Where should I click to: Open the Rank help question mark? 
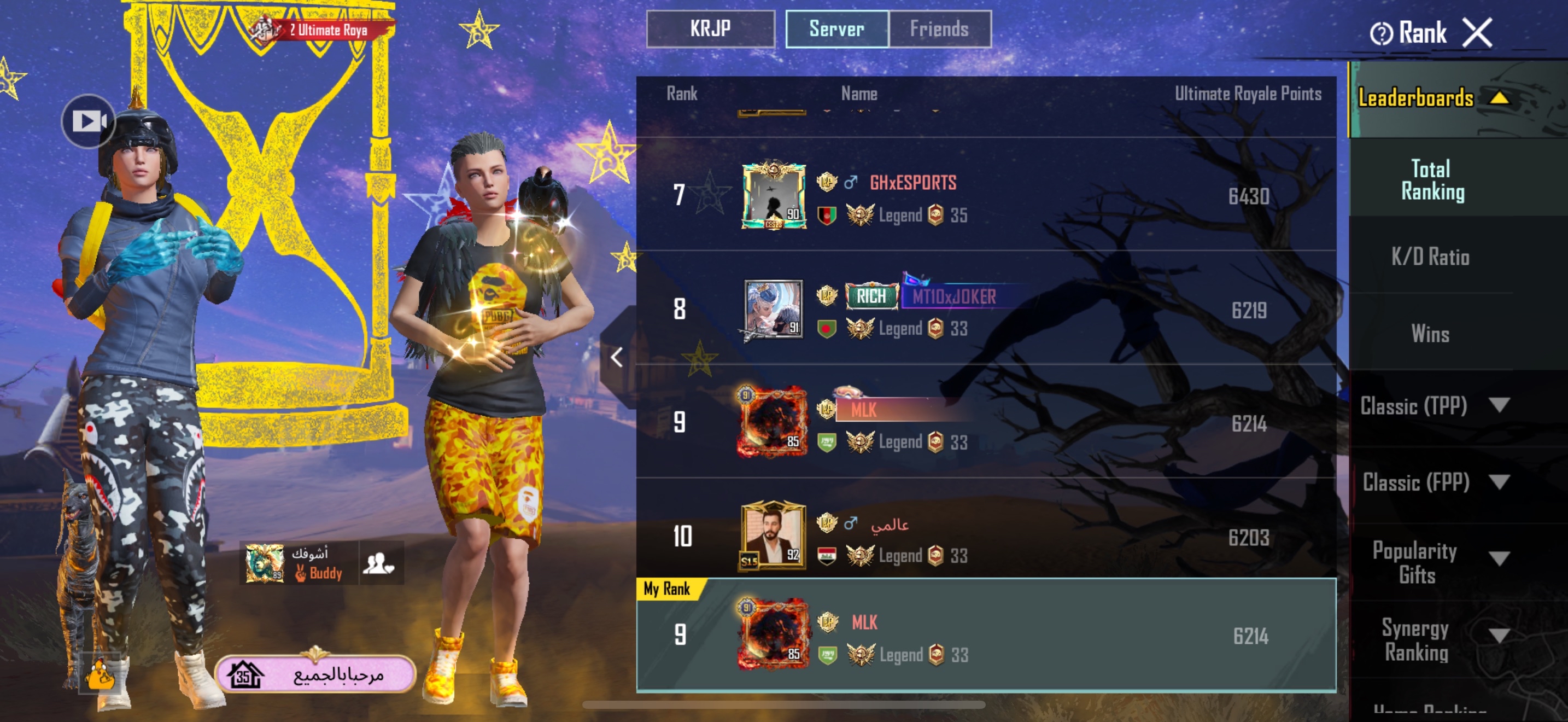tap(1380, 33)
